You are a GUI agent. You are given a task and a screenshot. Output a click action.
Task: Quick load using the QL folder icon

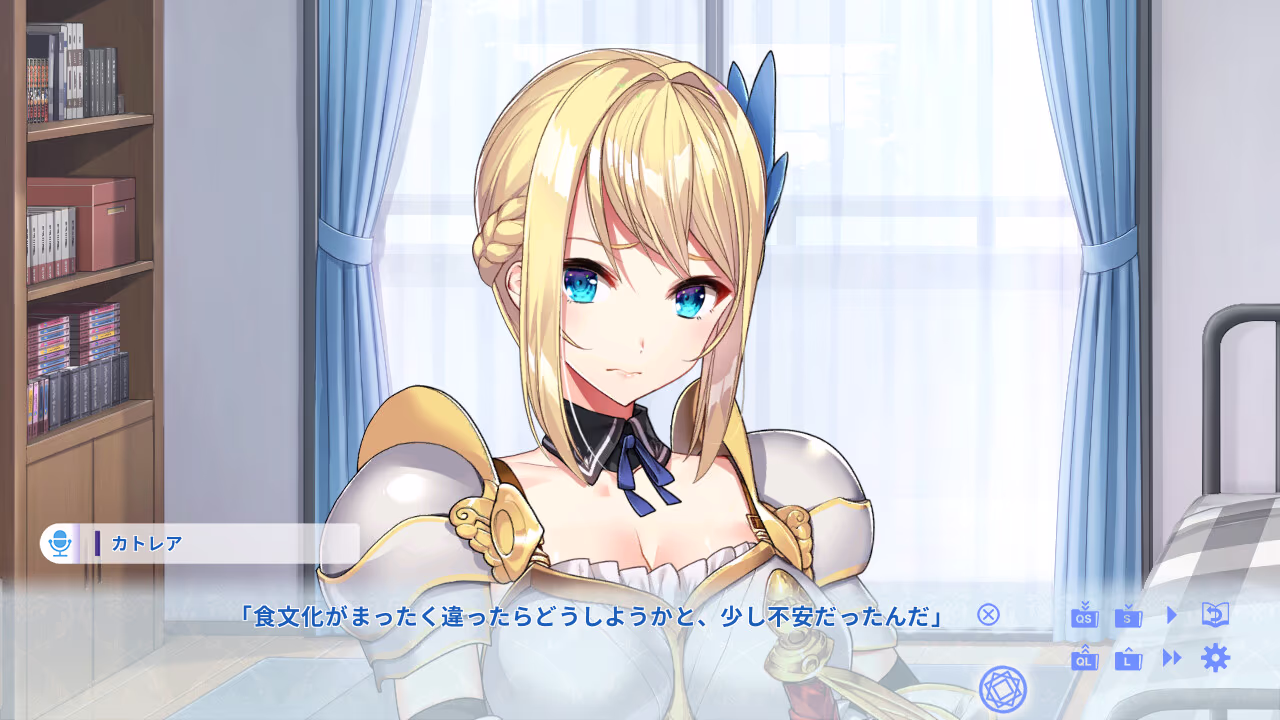point(1085,660)
